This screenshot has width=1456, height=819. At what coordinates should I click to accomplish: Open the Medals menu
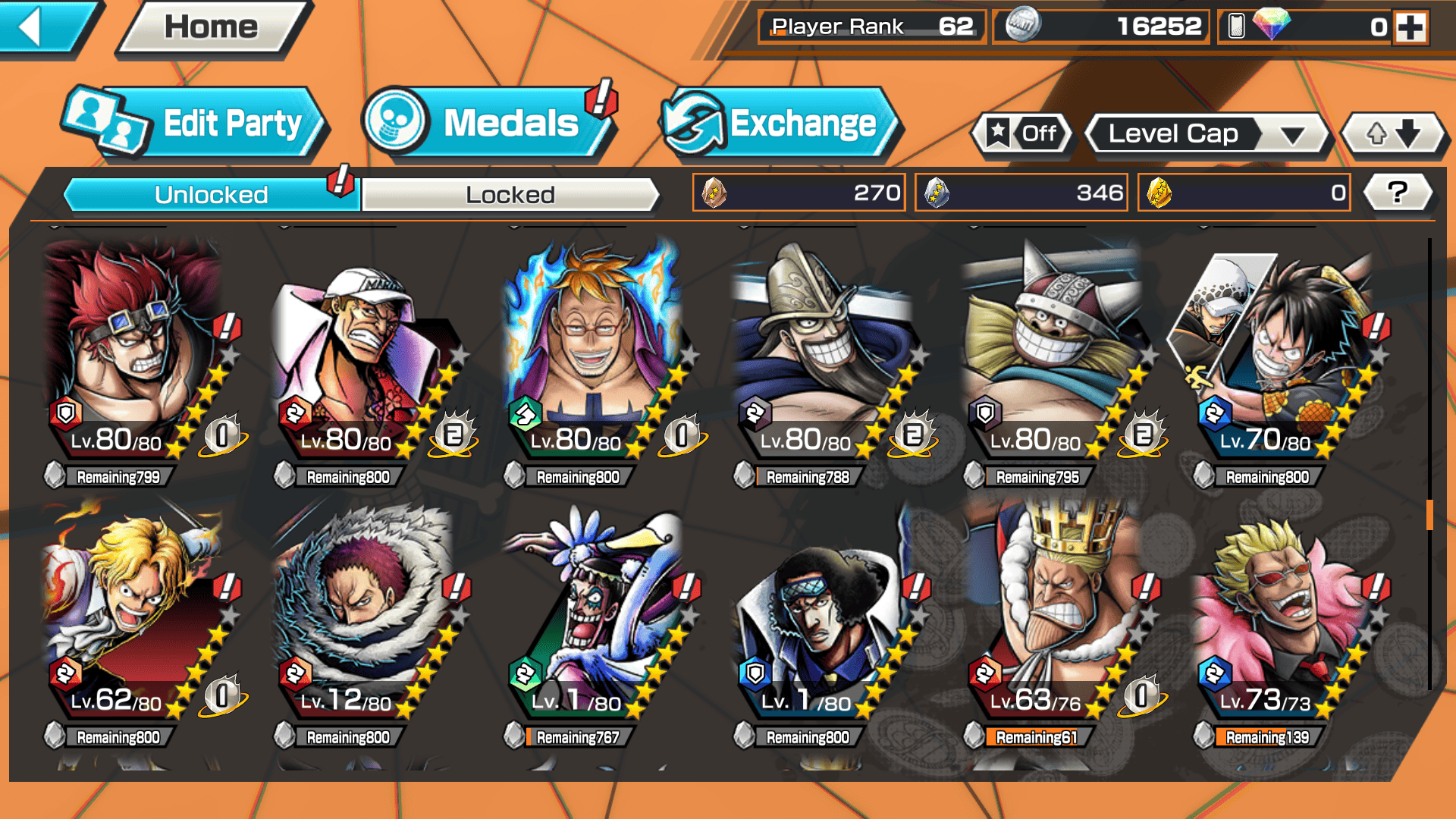tap(490, 124)
